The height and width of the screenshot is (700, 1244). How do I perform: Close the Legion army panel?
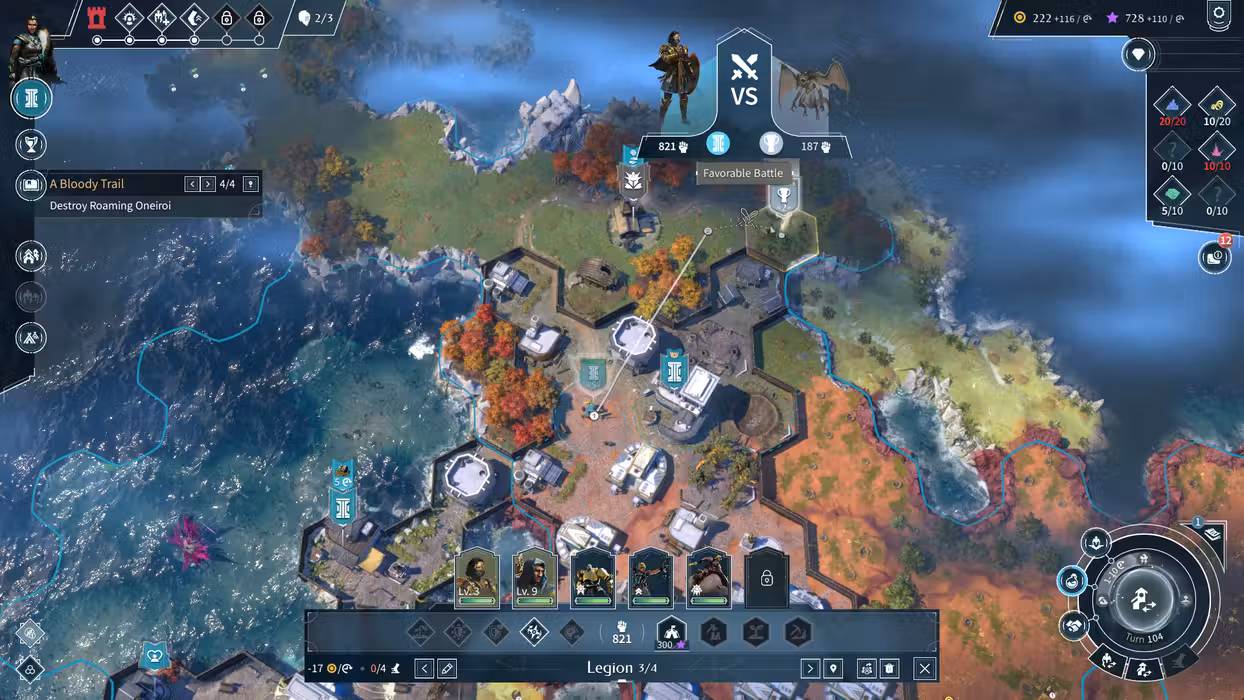(x=925, y=669)
